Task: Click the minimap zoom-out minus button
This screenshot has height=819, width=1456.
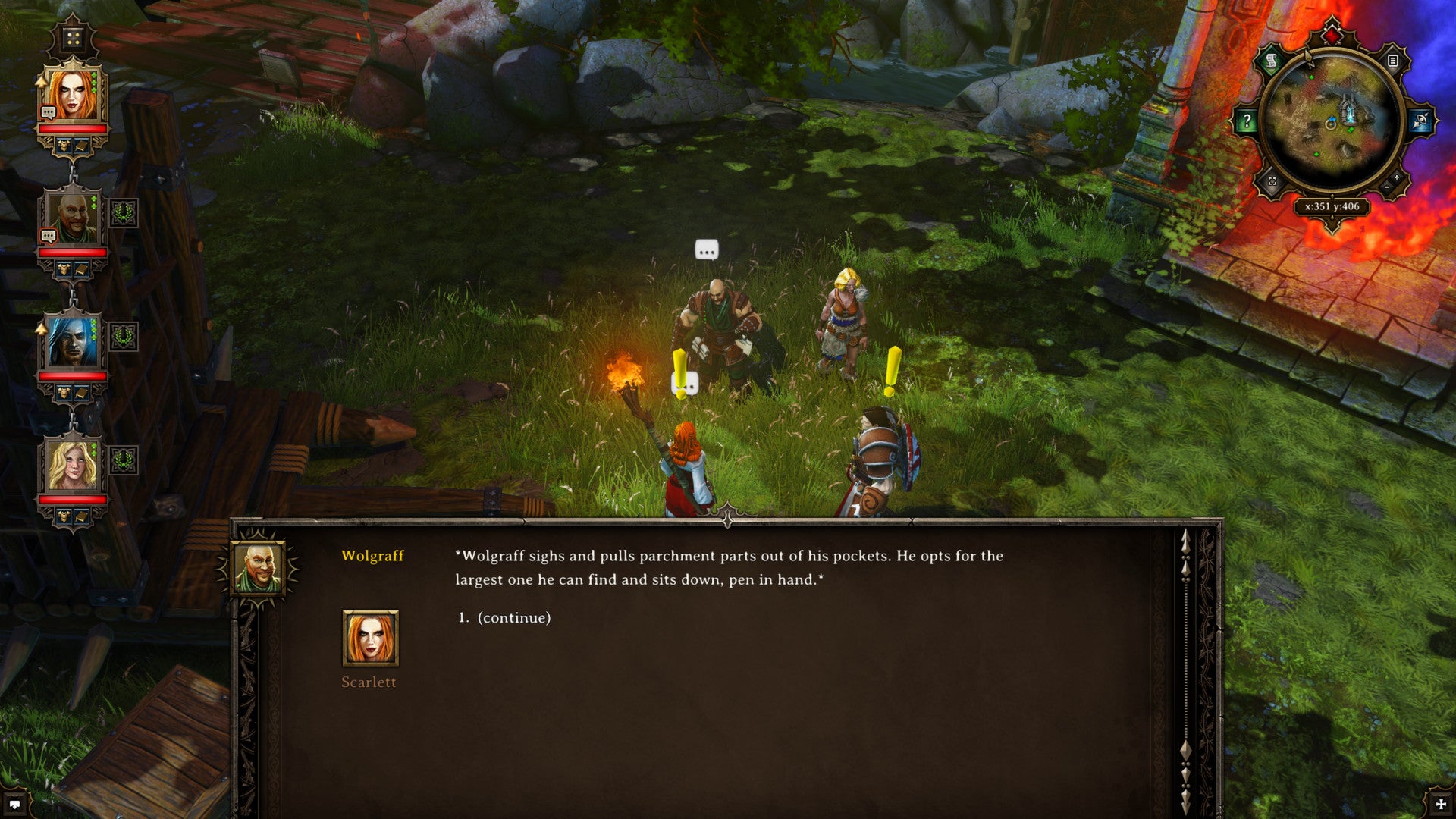Action: click(x=1386, y=187)
